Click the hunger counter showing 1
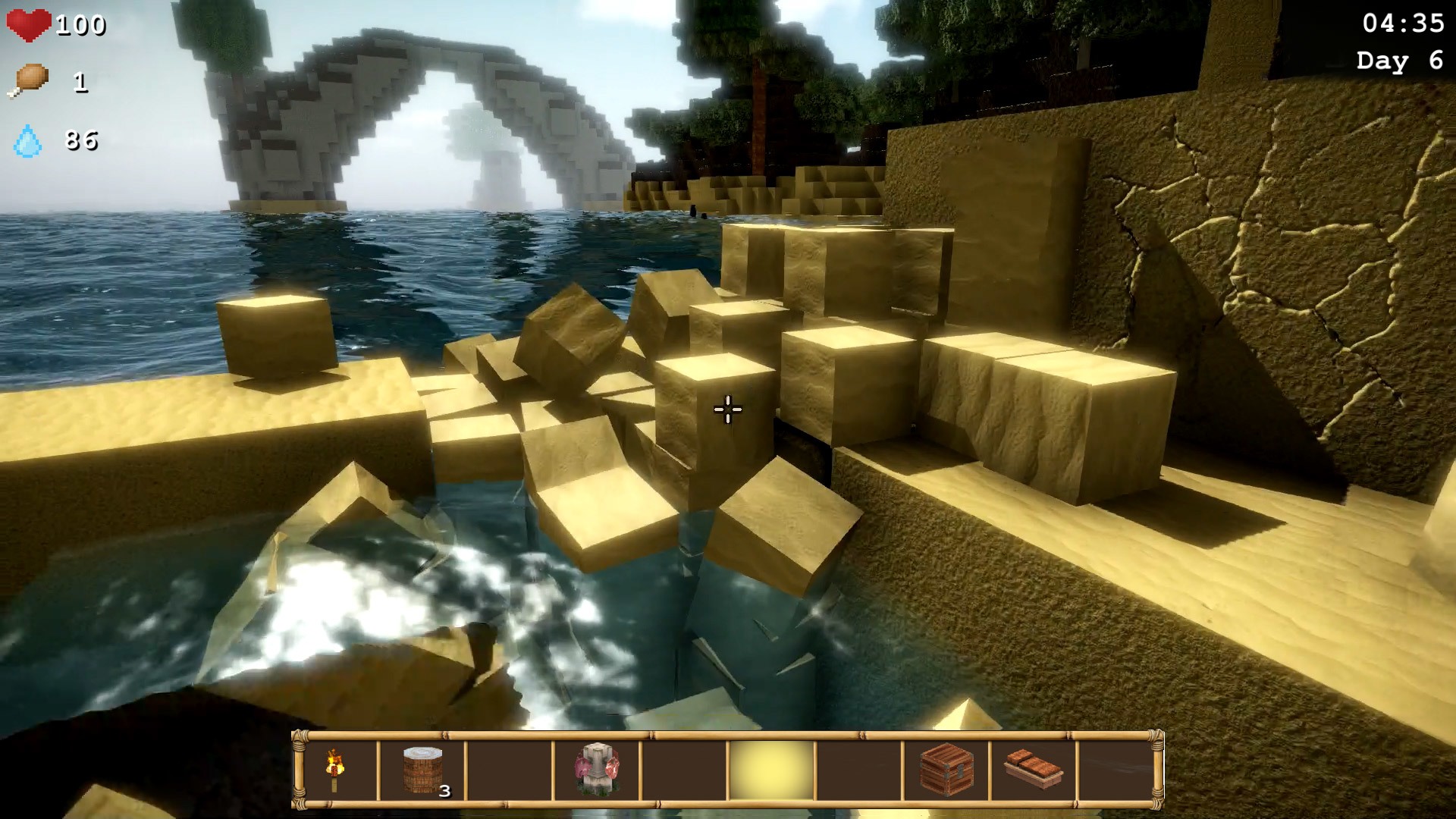The width and height of the screenshot is (1456, 819). click(79, 82)
